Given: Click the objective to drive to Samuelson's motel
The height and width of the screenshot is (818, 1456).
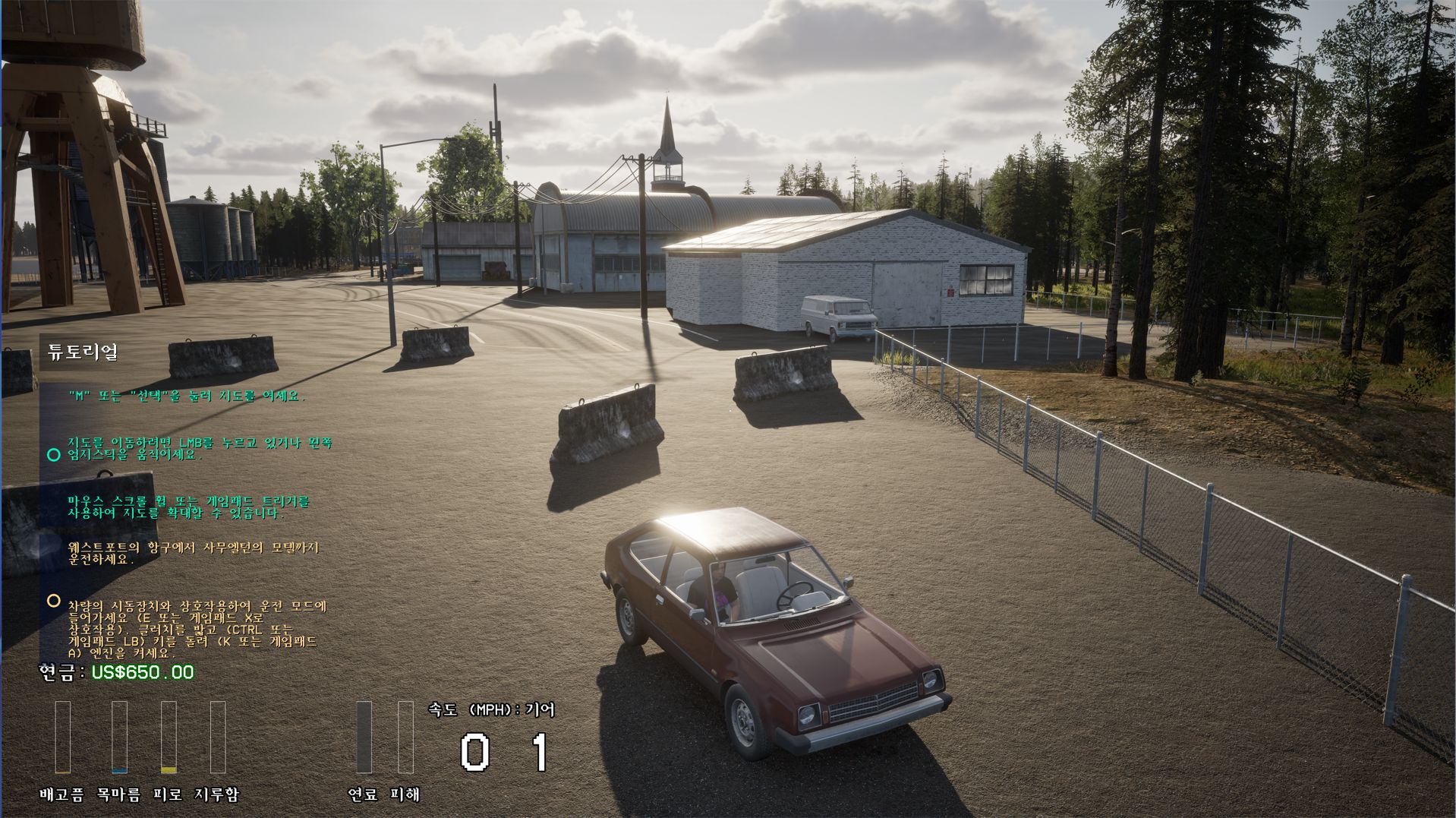Looking at the screenshot, I should click(x=194, y=553).
